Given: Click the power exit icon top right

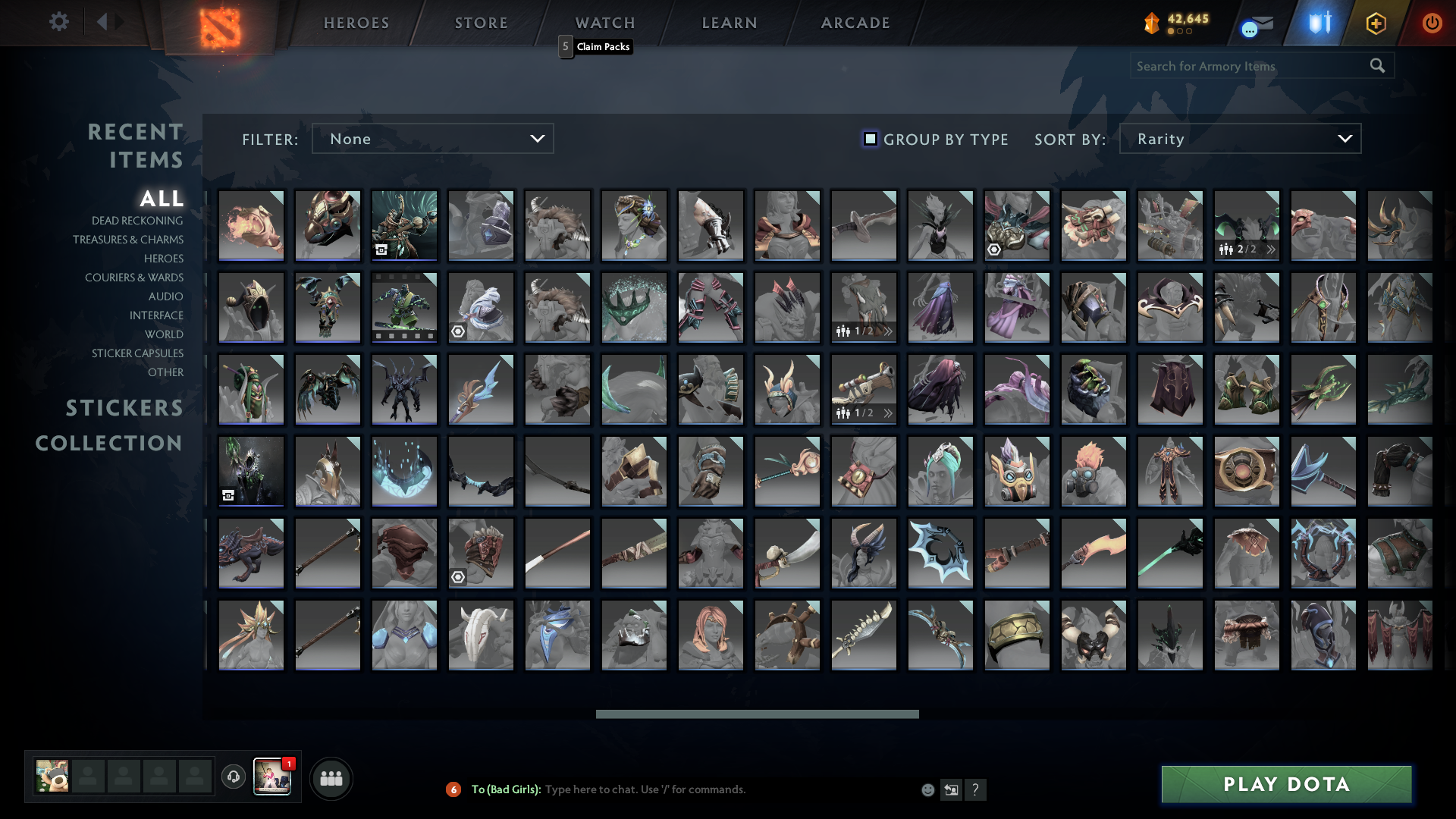Looking at the screenshot, I should point(1432,23).
